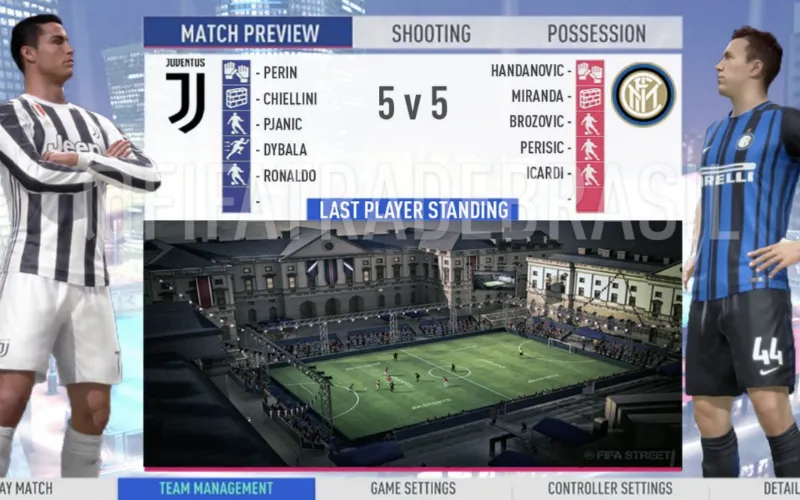Open Game Settings
This screenshot has width=800, height=500.
click(x=411, y=488)
